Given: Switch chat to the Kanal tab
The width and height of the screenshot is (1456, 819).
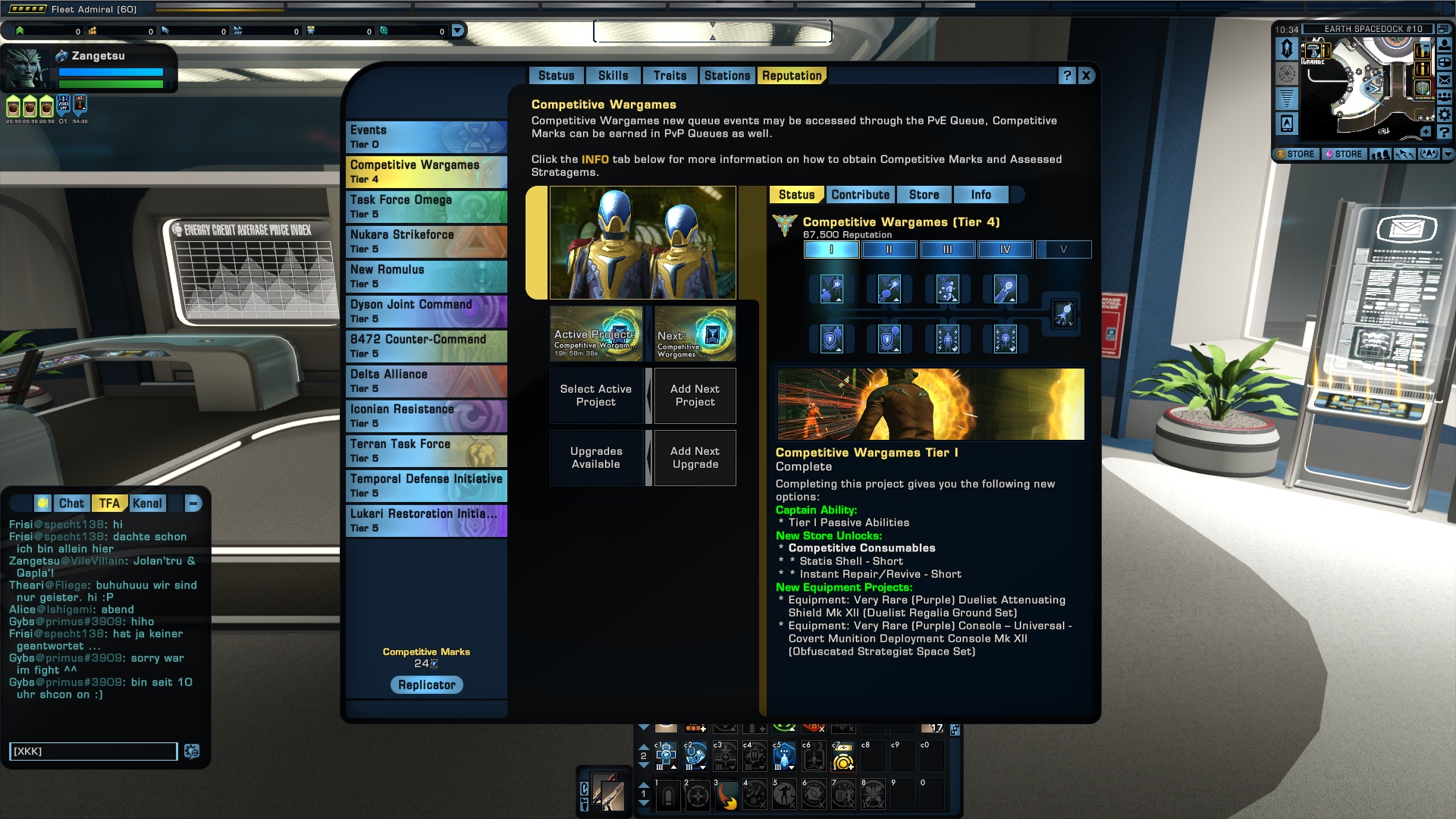Looking at the screenshot, I should pos(147,504).
